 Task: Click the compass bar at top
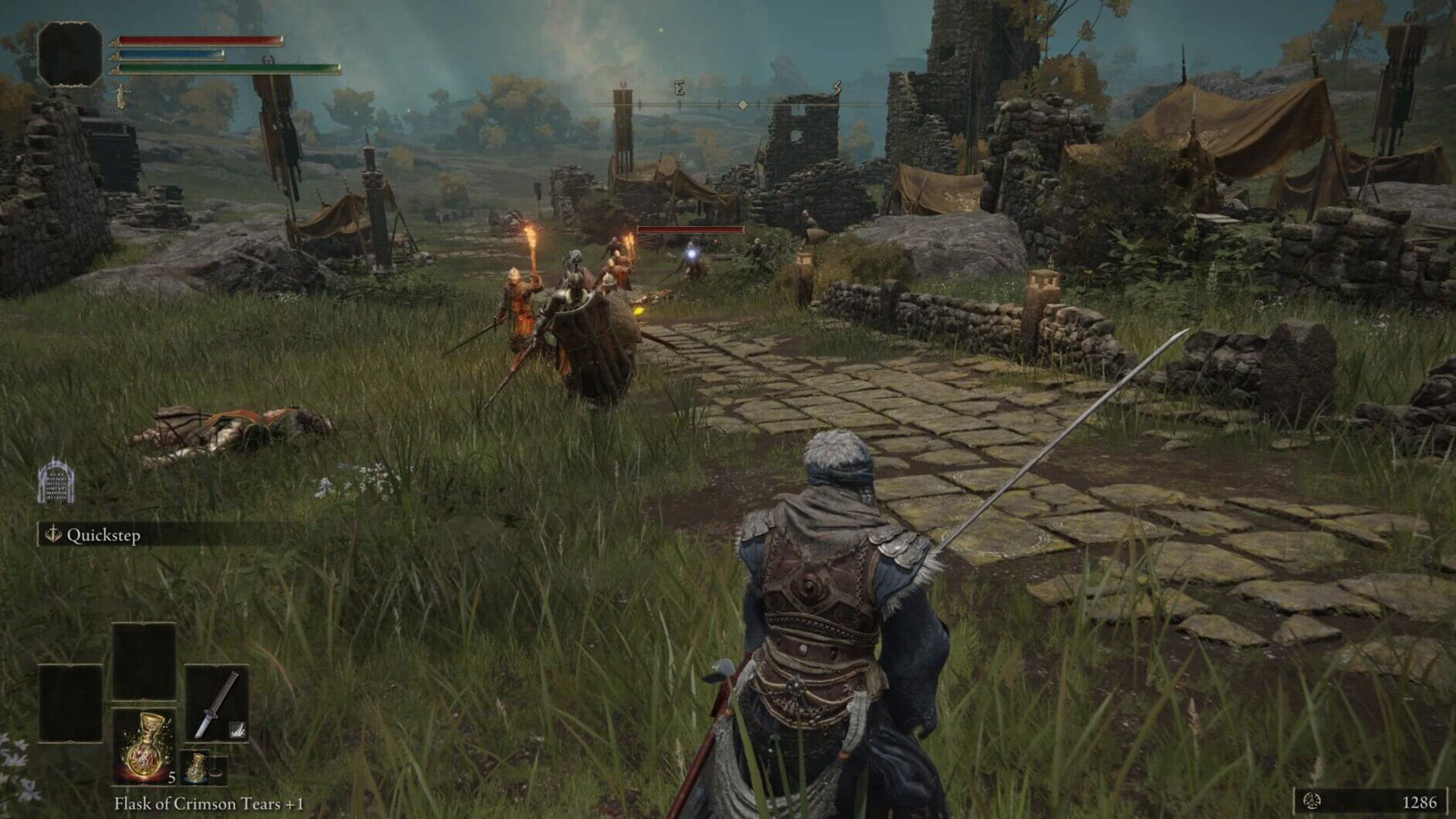[743, 103]
